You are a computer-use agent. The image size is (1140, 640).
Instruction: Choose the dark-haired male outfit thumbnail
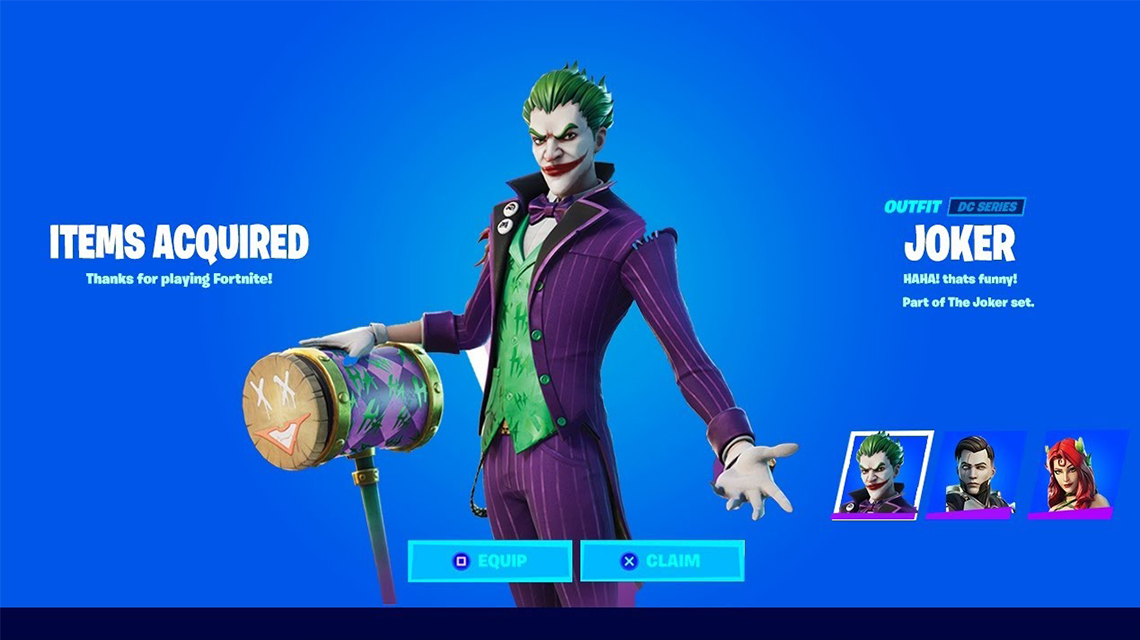976,475
